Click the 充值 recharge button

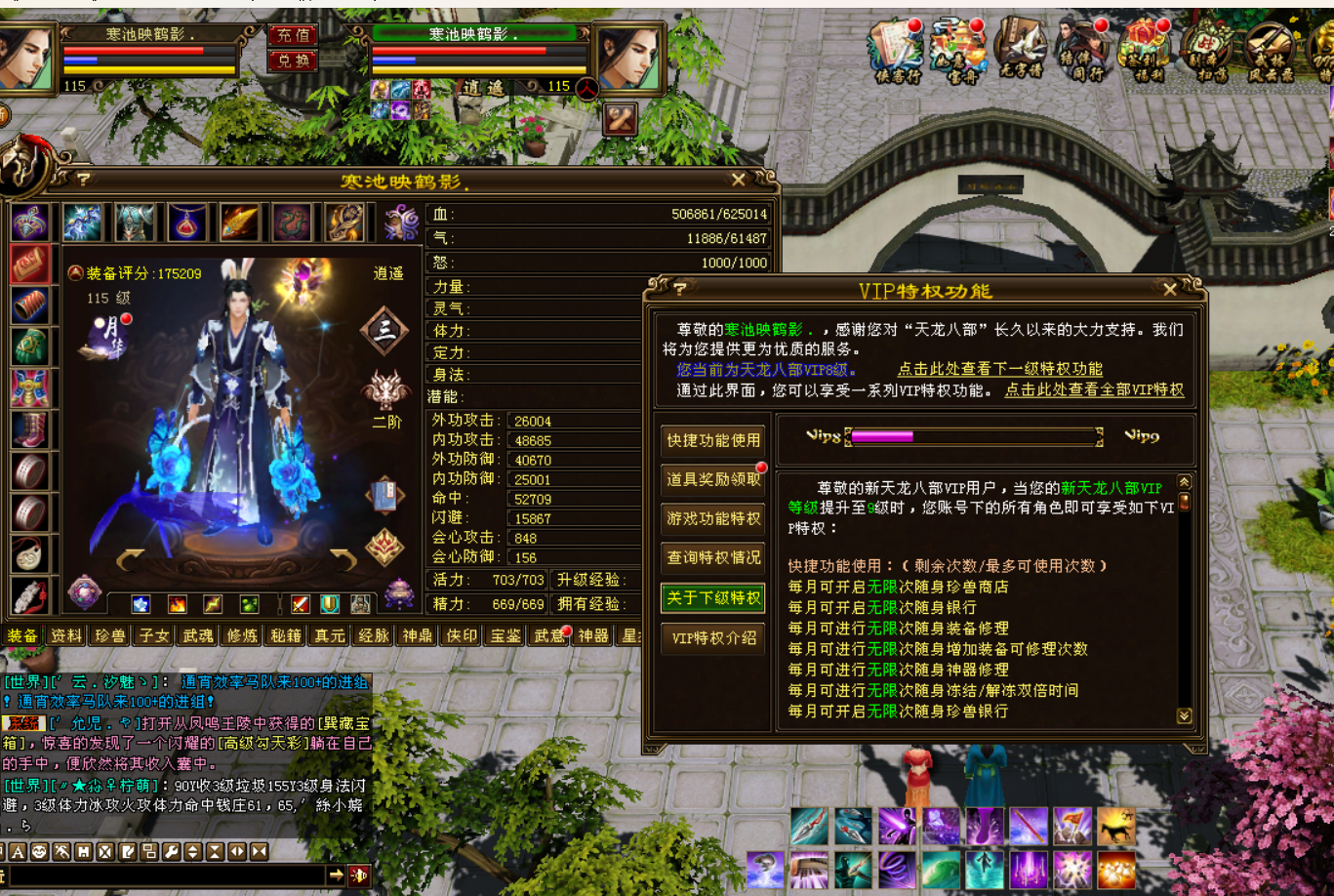293,36
